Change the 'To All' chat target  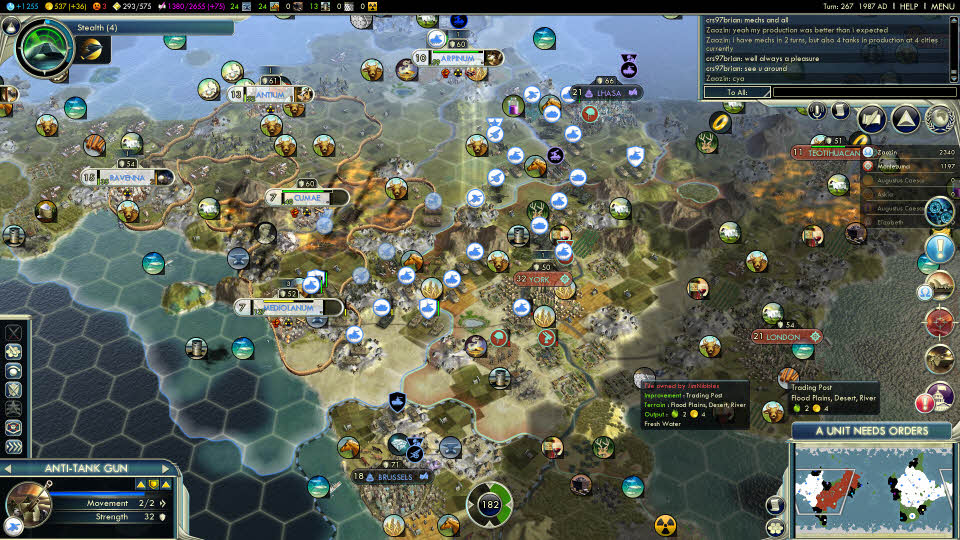coord(736,92)
